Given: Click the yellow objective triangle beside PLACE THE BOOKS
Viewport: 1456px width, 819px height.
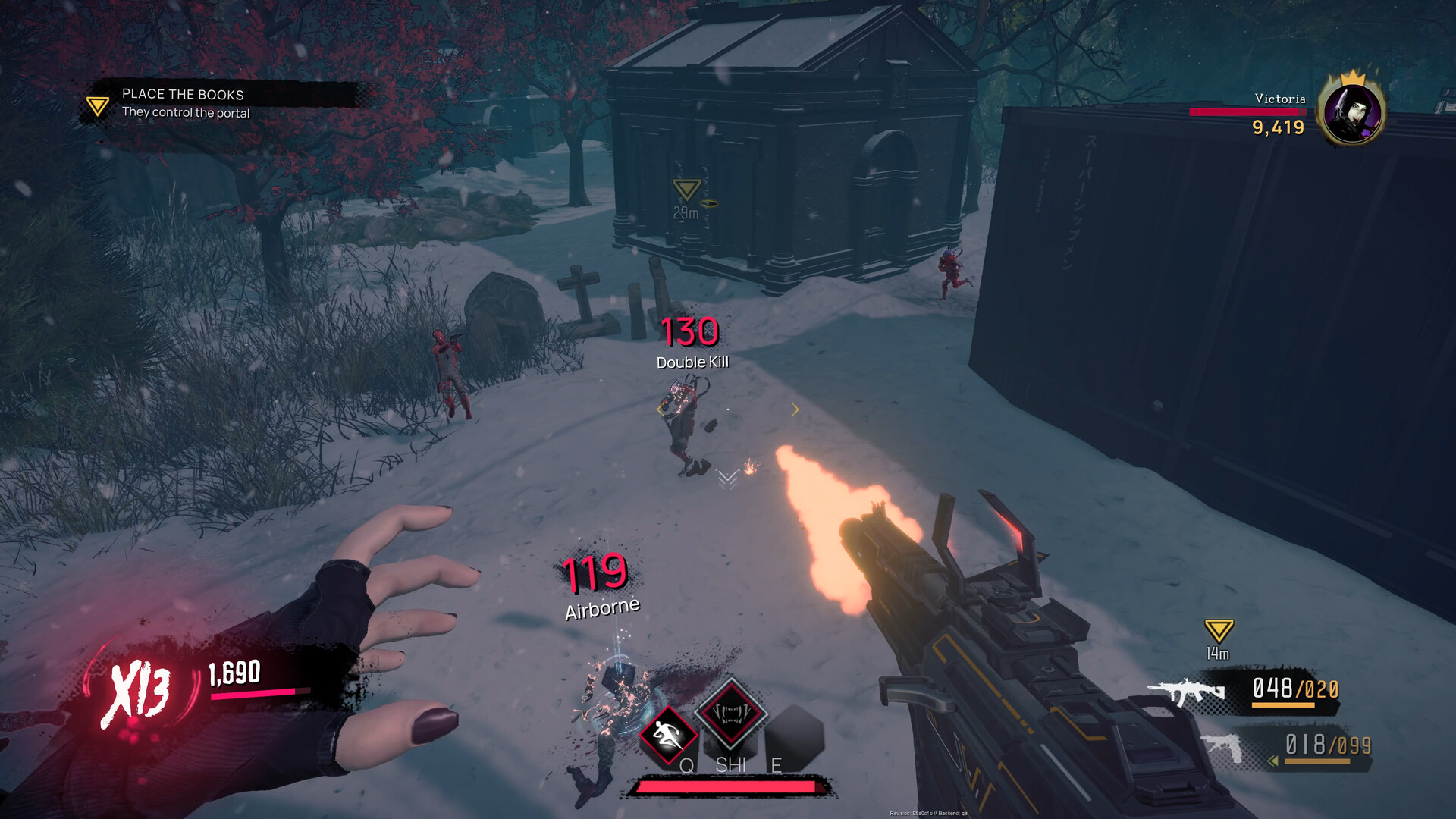Looking at the screenshot, I should [97, 105].
